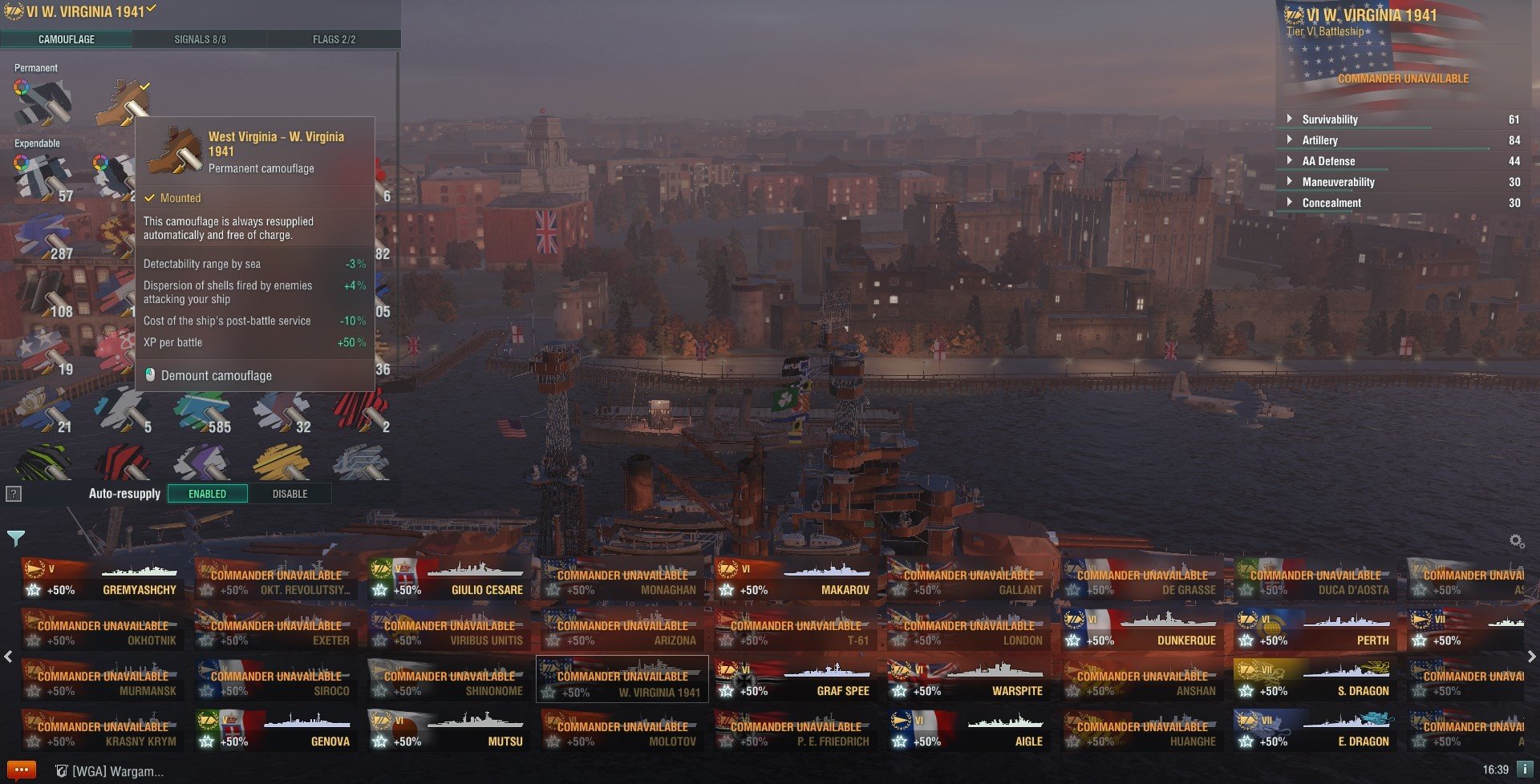The image size is (1540, 784).
Task: Open the Flags 2/2 tab
Action: (x=334, y=39)
